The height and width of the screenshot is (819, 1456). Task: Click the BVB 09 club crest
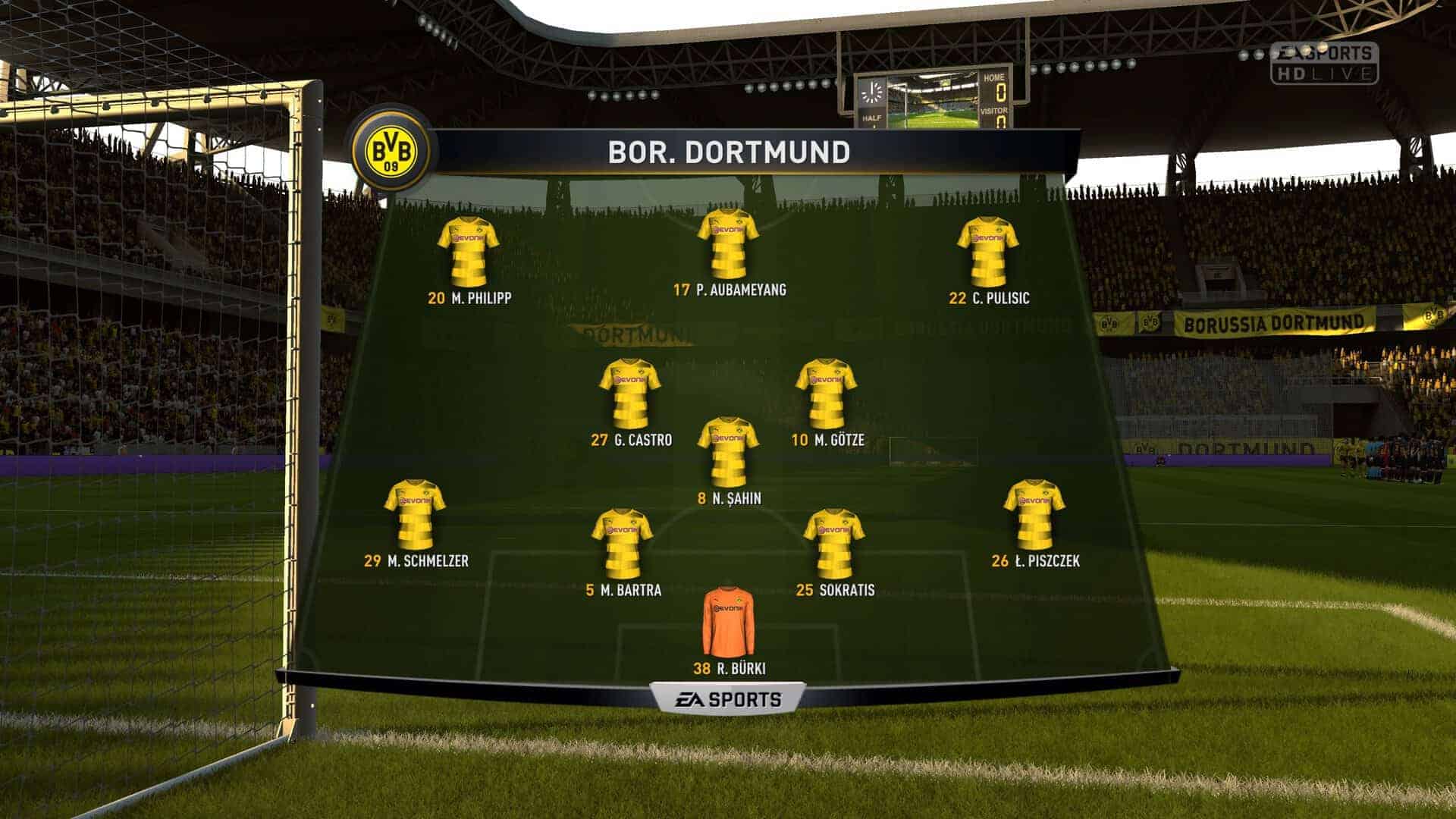click(391, 151)
